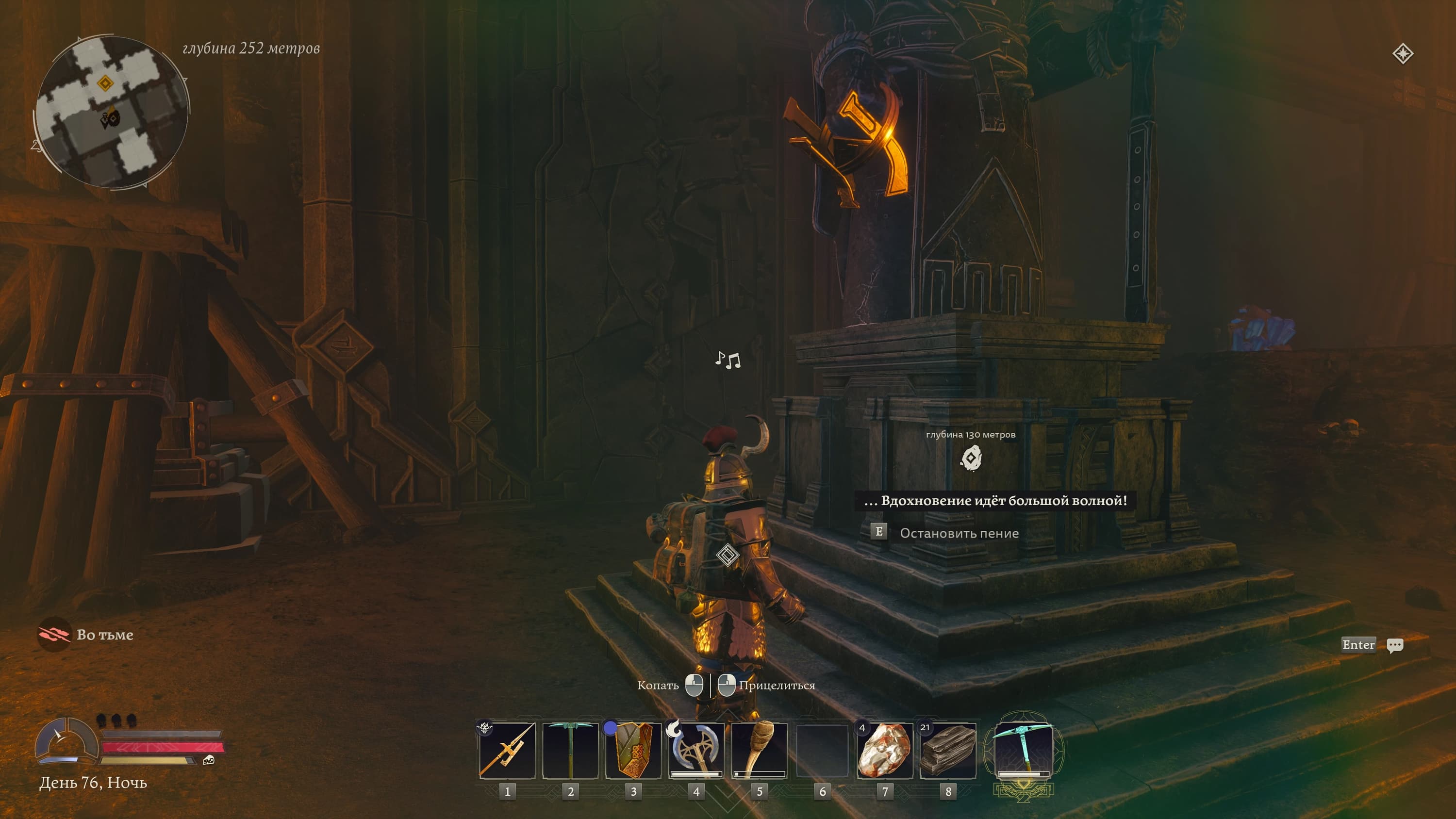
Task: Select the pickaxe in hotbar slot 2
Action: click(570, 751)
